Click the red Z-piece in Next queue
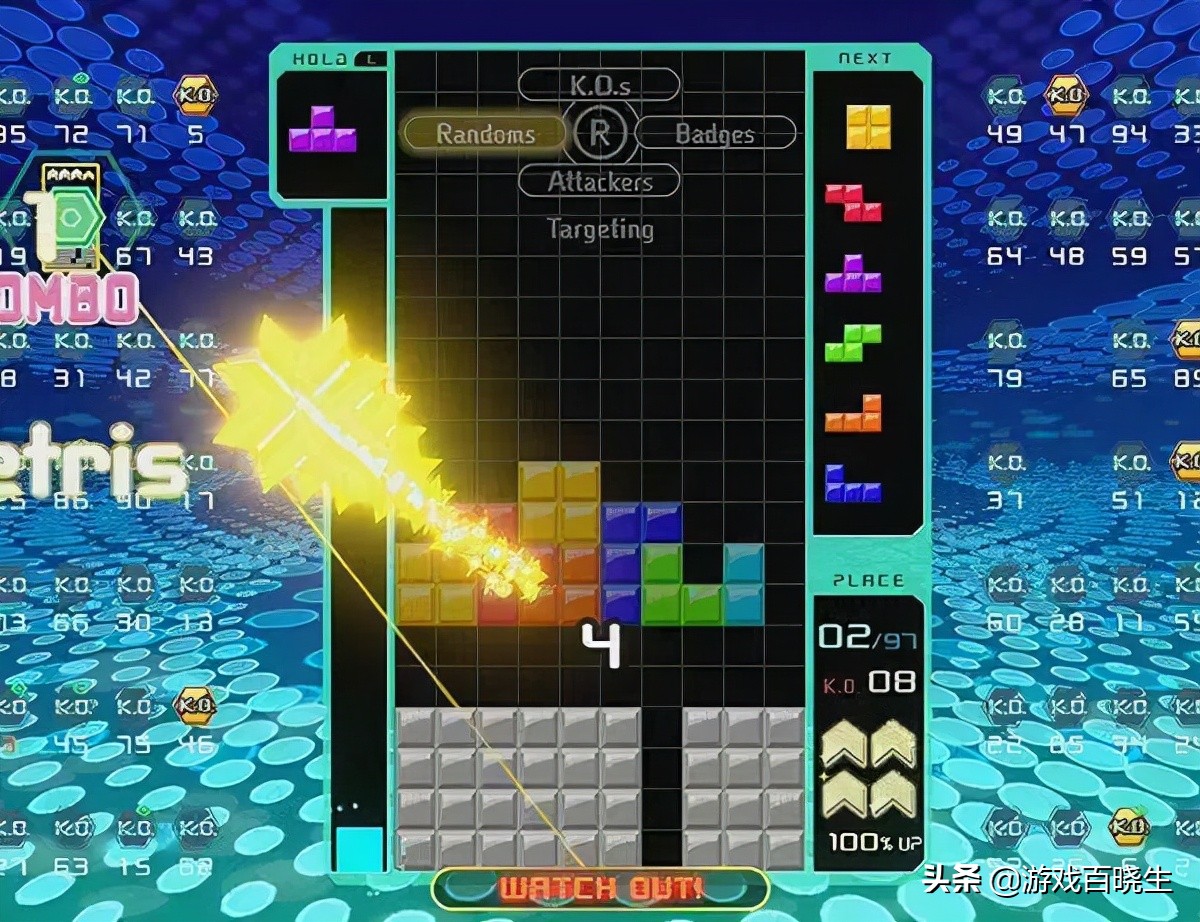This screenshot has width=1200, height=922. [853, 202]
